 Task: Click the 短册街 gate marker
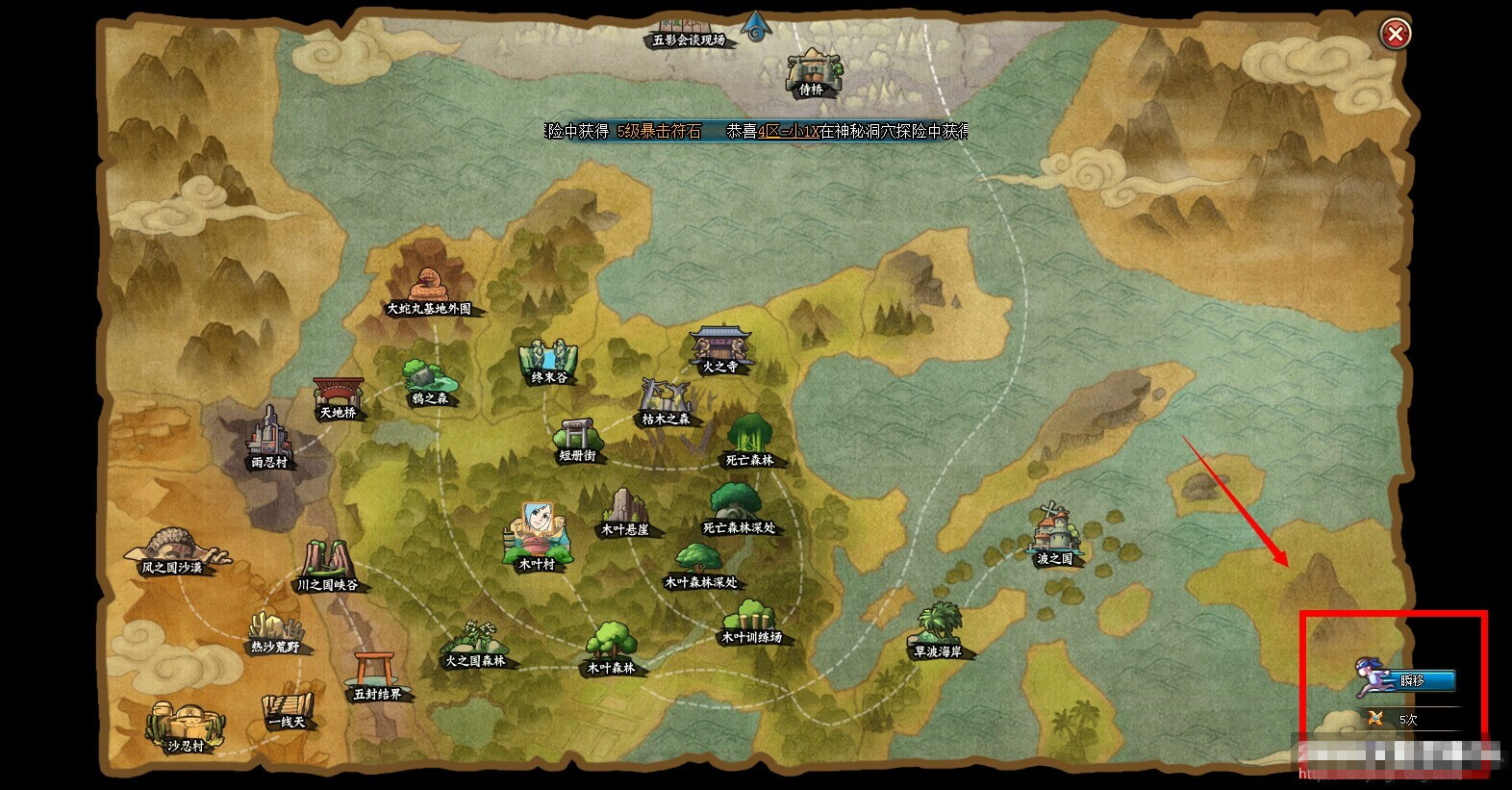tap(578, 439)
